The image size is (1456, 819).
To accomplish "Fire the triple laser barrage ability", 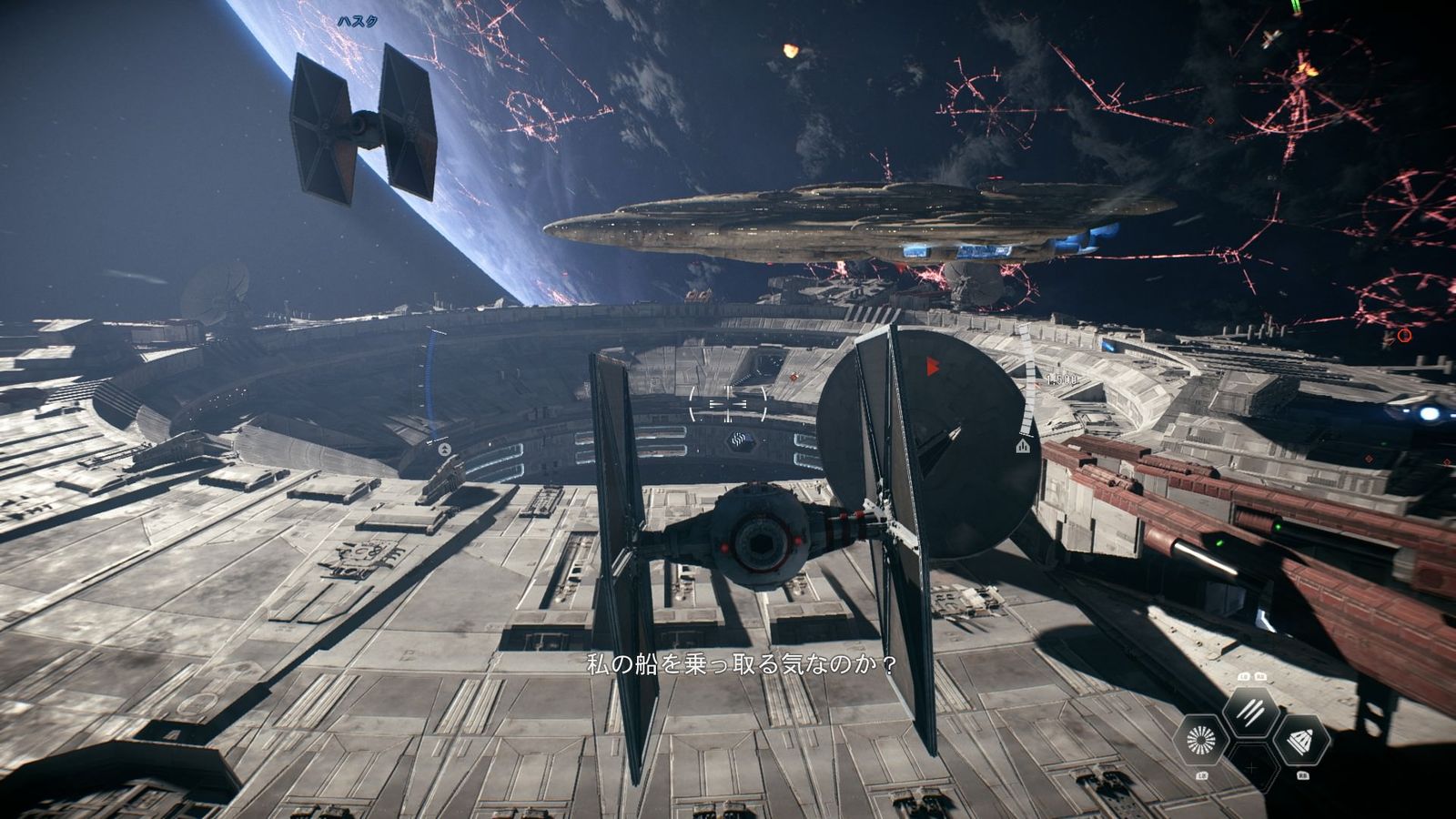I will 1251,713.
